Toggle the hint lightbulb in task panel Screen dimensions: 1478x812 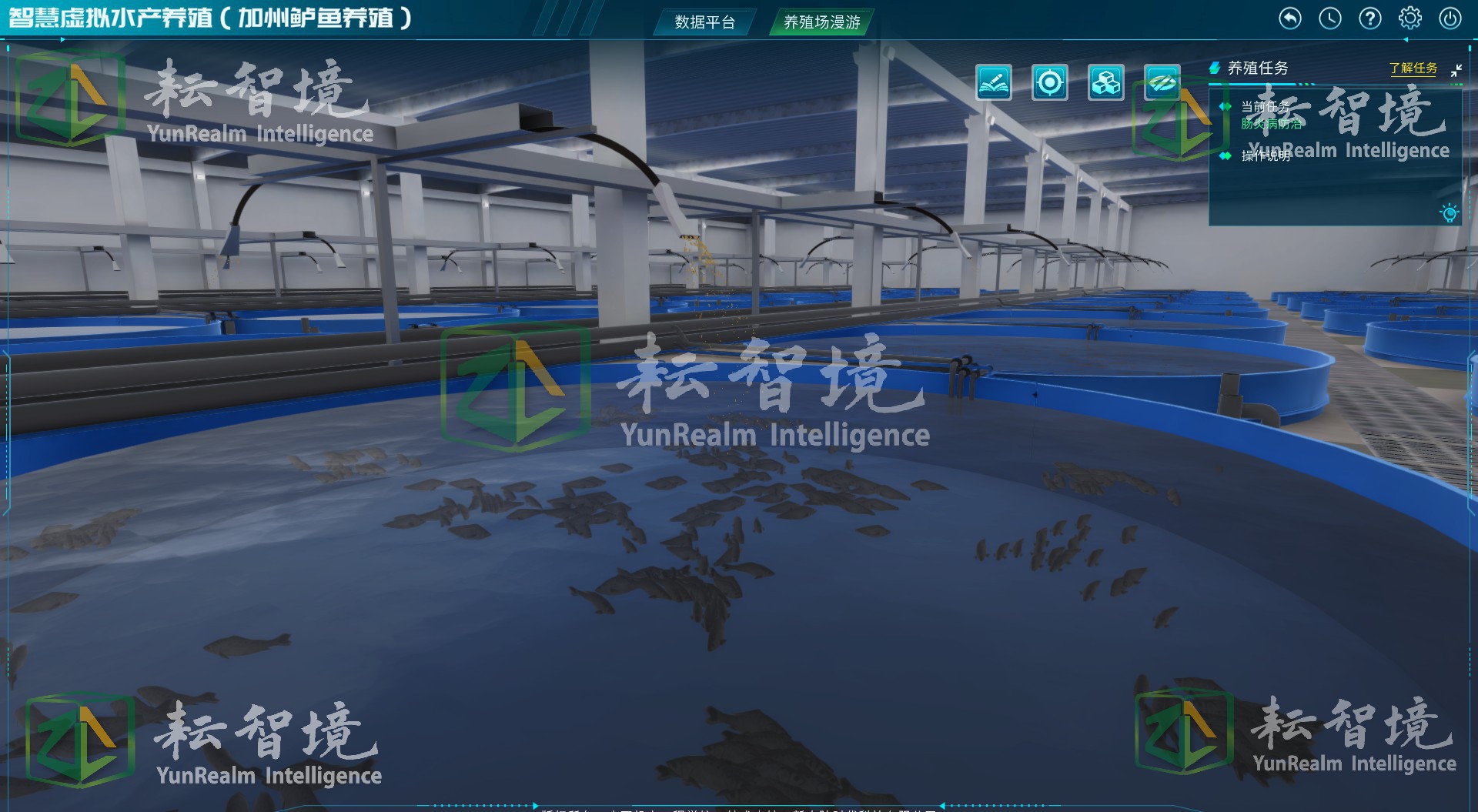click(x=1450, y=213)
